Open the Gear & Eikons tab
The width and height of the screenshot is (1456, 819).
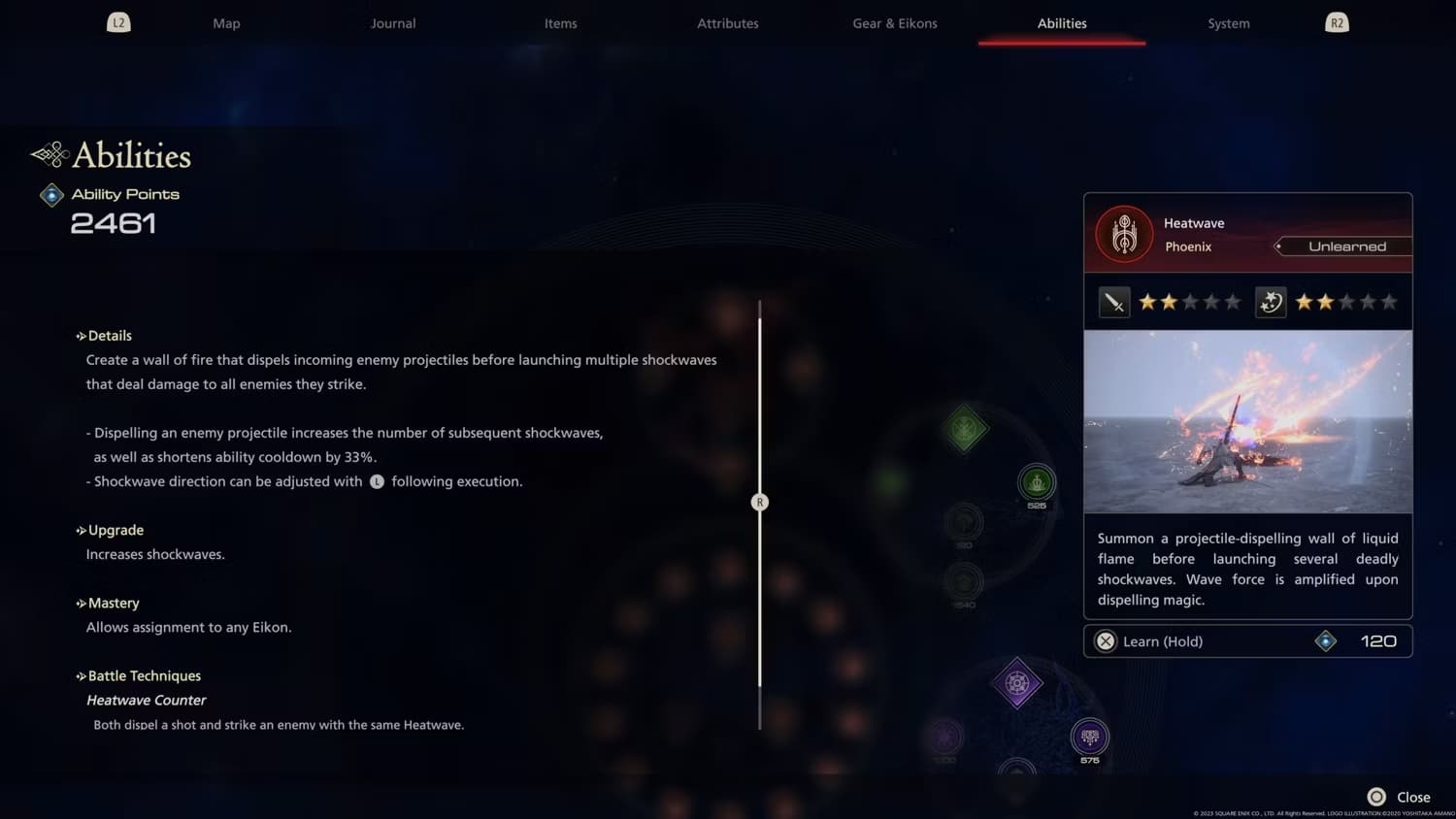(894, 23)
